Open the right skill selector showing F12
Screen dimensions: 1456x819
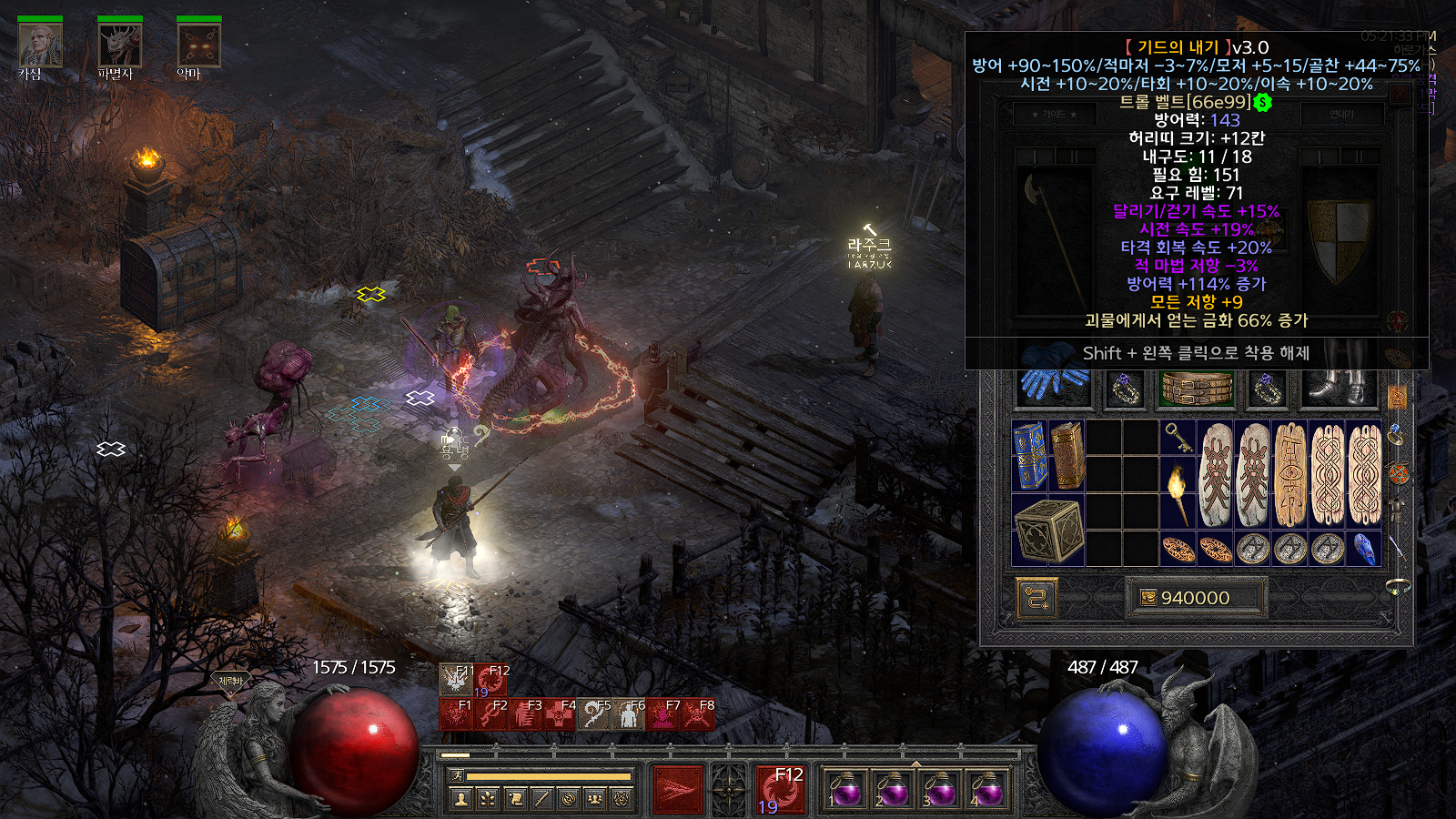780,789
